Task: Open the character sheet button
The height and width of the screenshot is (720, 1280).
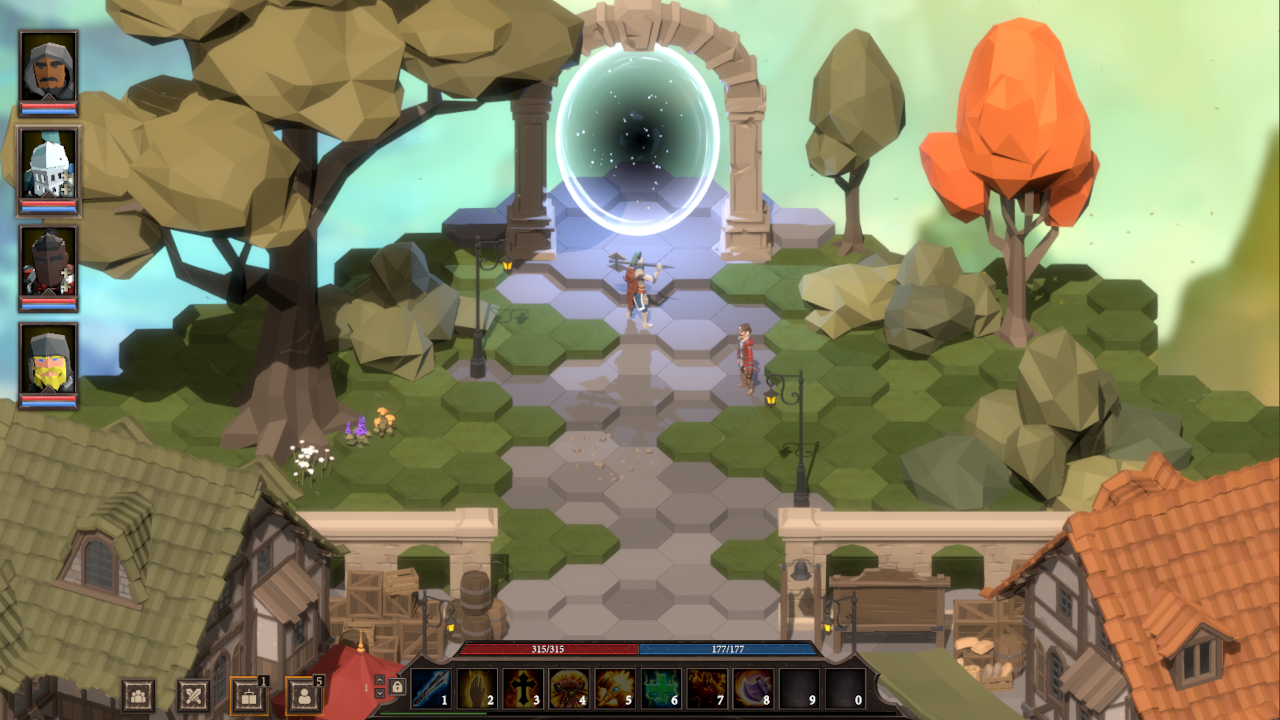Action: (303, 695)
